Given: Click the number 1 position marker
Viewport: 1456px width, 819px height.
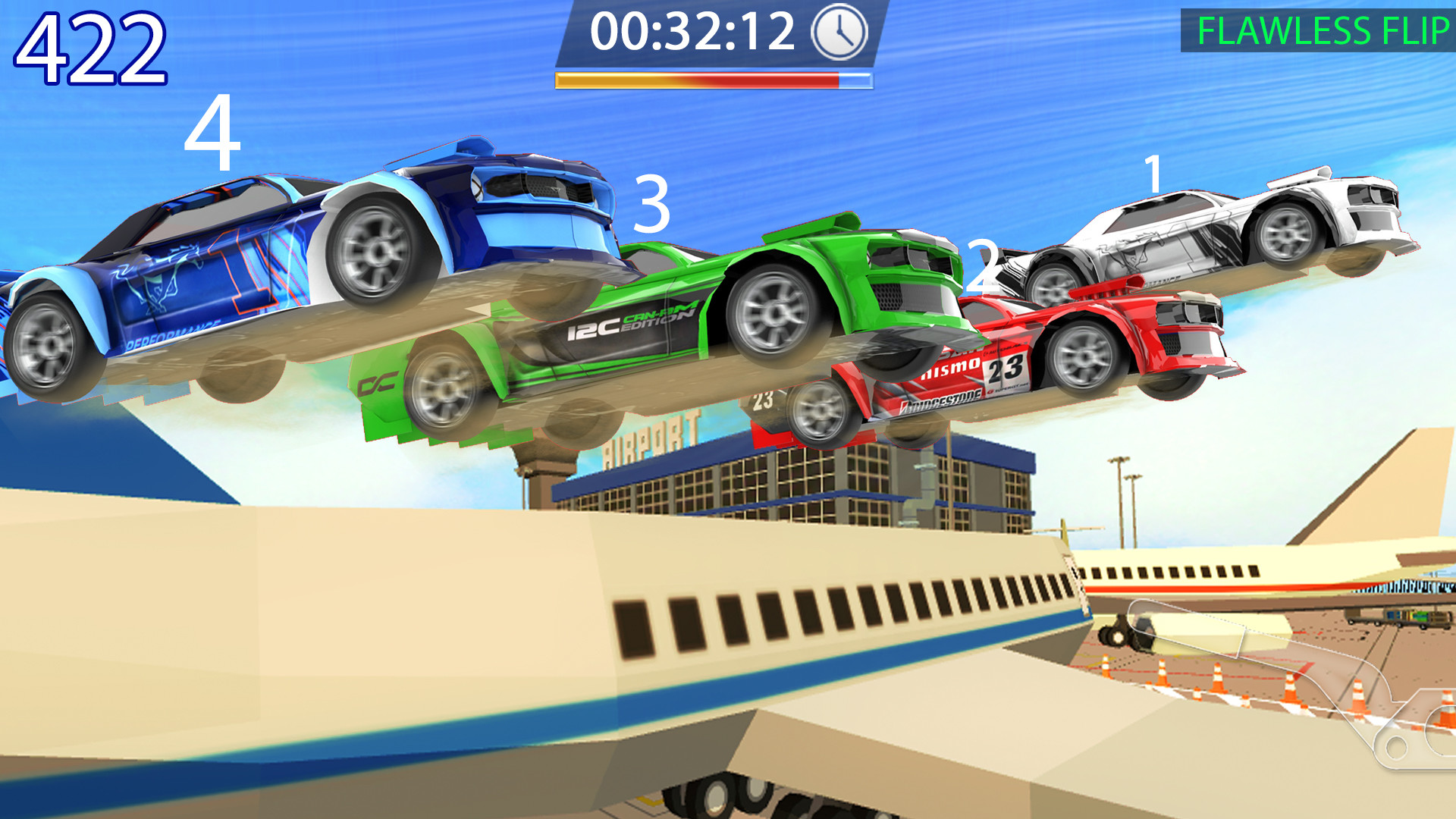Looking at the screenshot, I should point(1153,174).
